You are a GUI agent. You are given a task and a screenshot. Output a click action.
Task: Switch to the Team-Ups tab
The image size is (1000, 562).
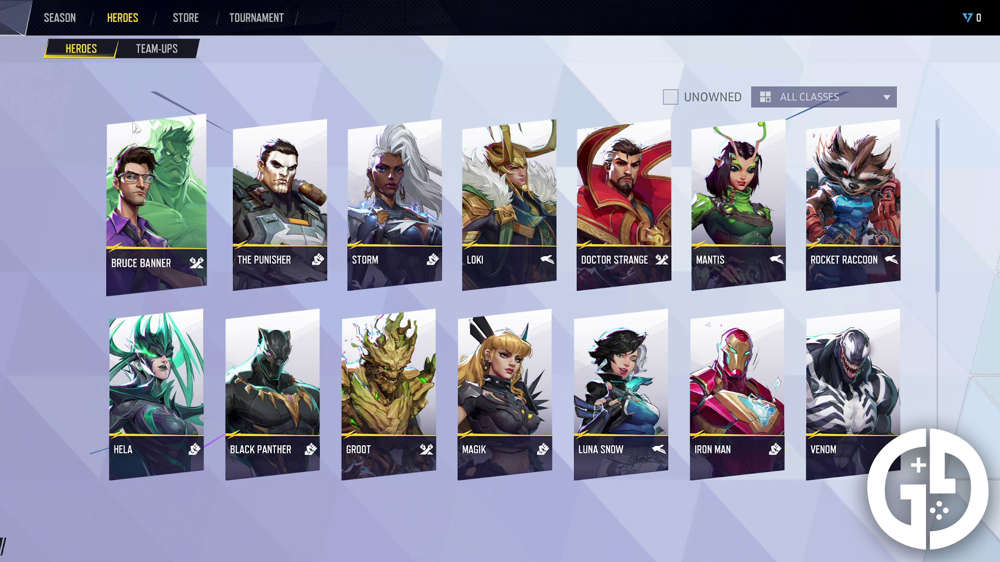(x=156, y=48)
